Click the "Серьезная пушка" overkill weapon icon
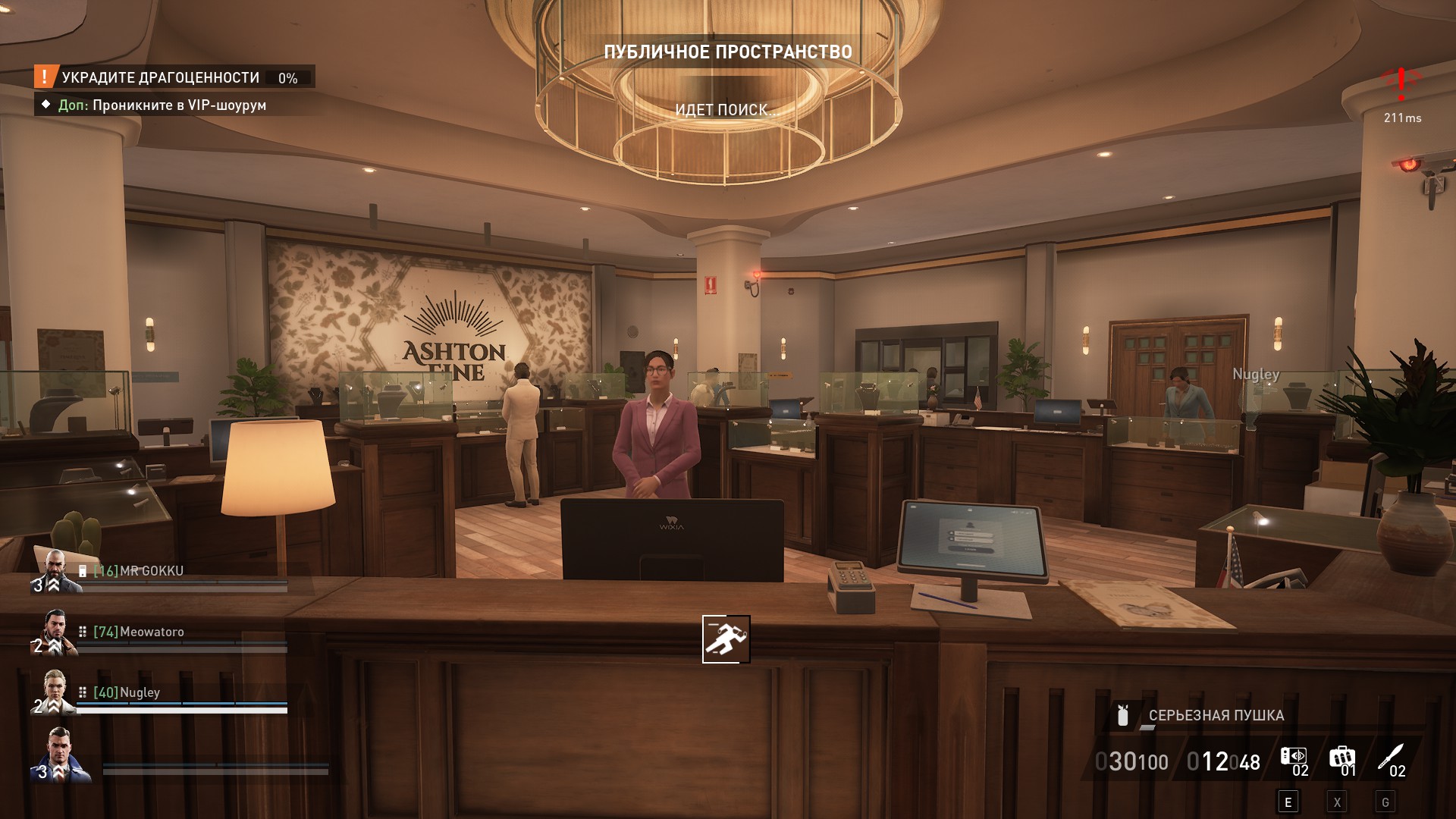Image resolution: width=1456 pixels, height=819 pixels. tap(1124, 715)
